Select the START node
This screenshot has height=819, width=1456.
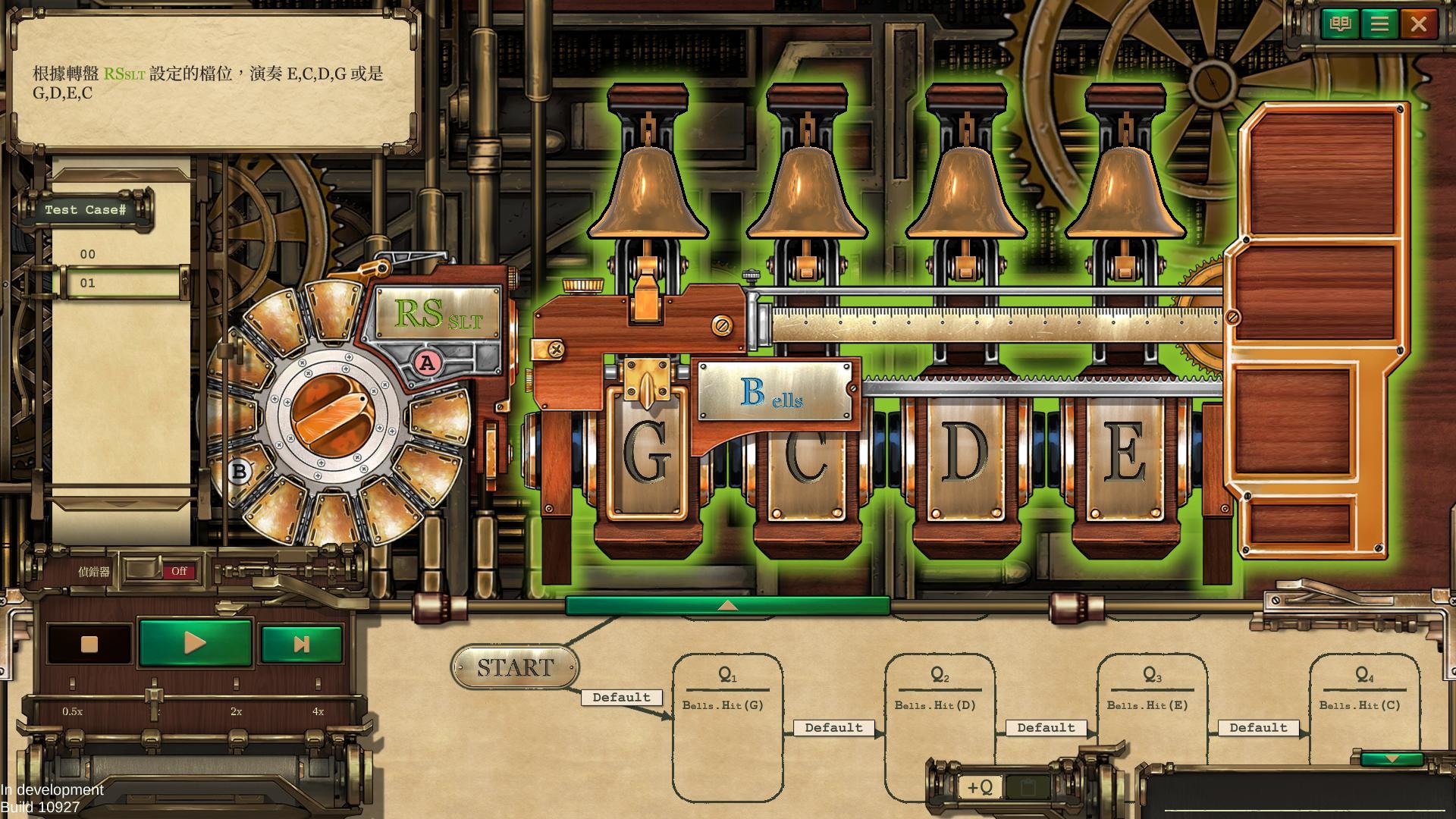pyautogui.click(x=515, y=667)
